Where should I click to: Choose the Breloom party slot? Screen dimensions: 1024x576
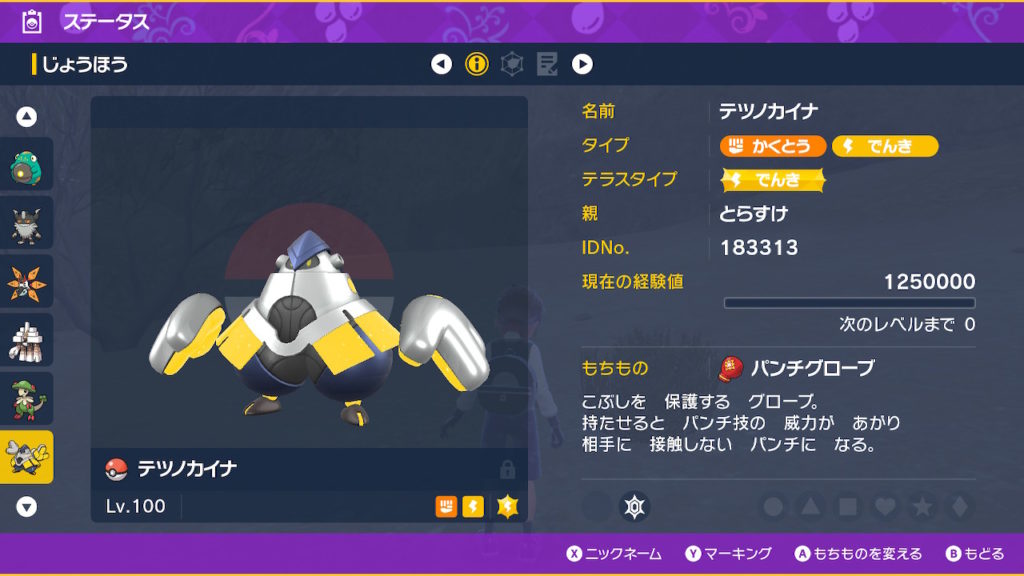[x=27, y=398]
